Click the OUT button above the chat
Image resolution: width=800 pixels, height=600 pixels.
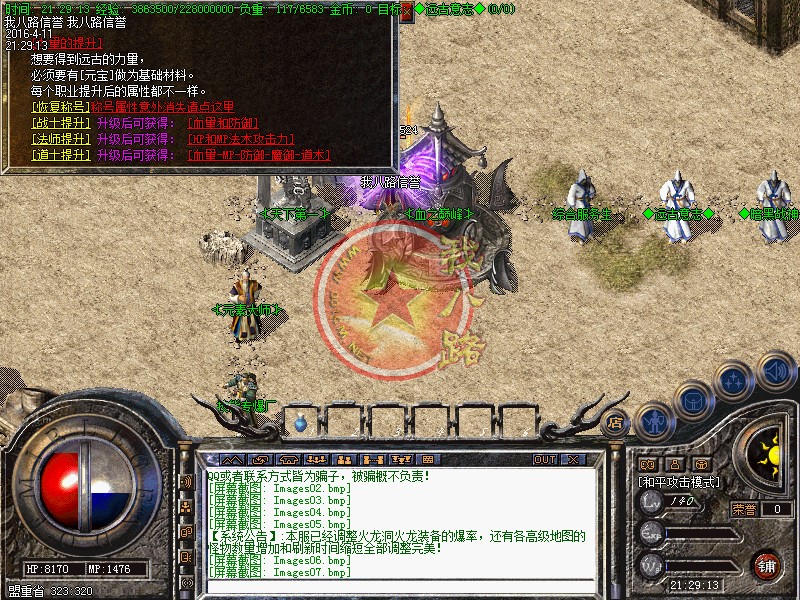(545, 459)
